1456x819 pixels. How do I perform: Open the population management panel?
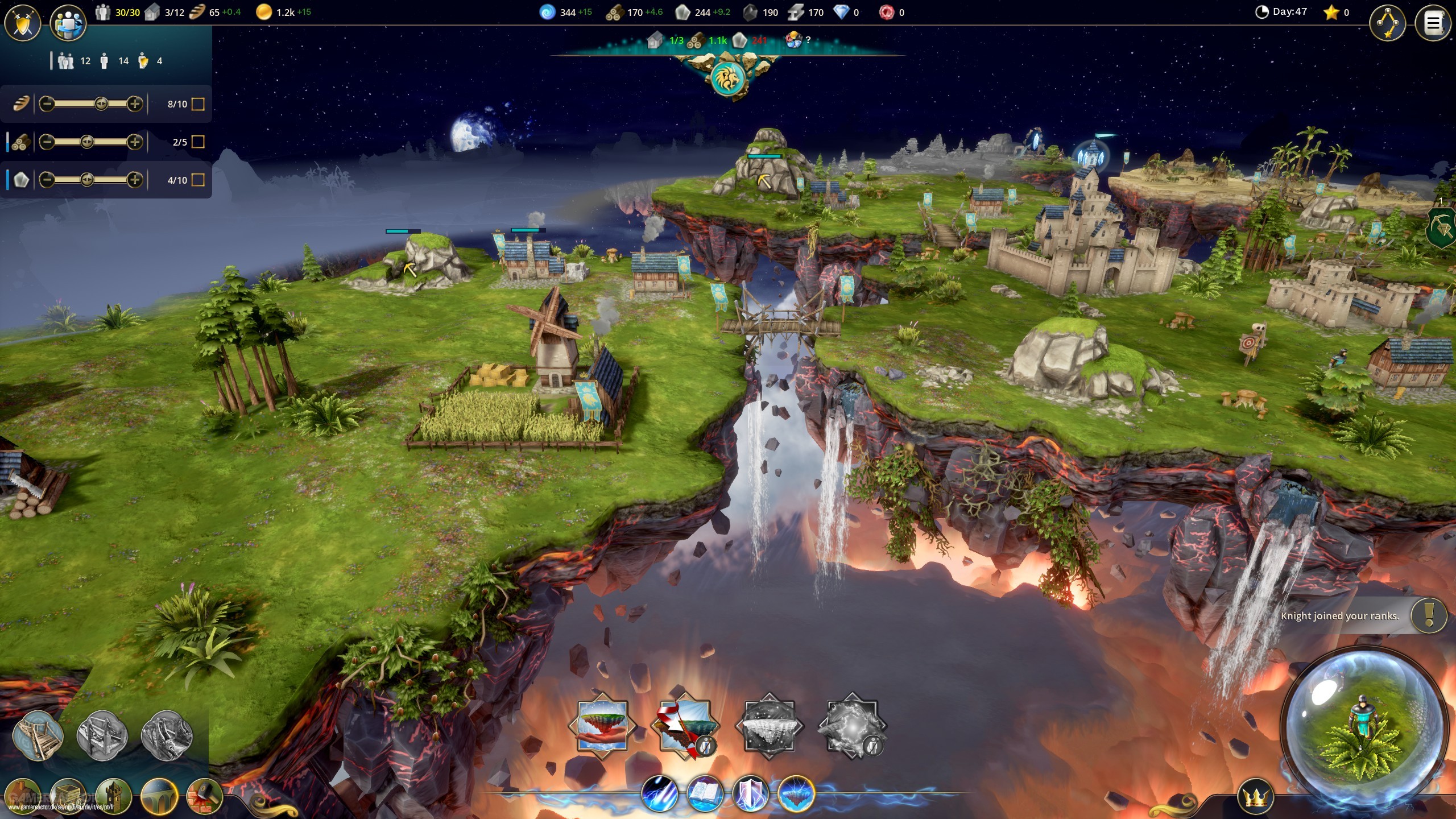[x=68, y=24]
